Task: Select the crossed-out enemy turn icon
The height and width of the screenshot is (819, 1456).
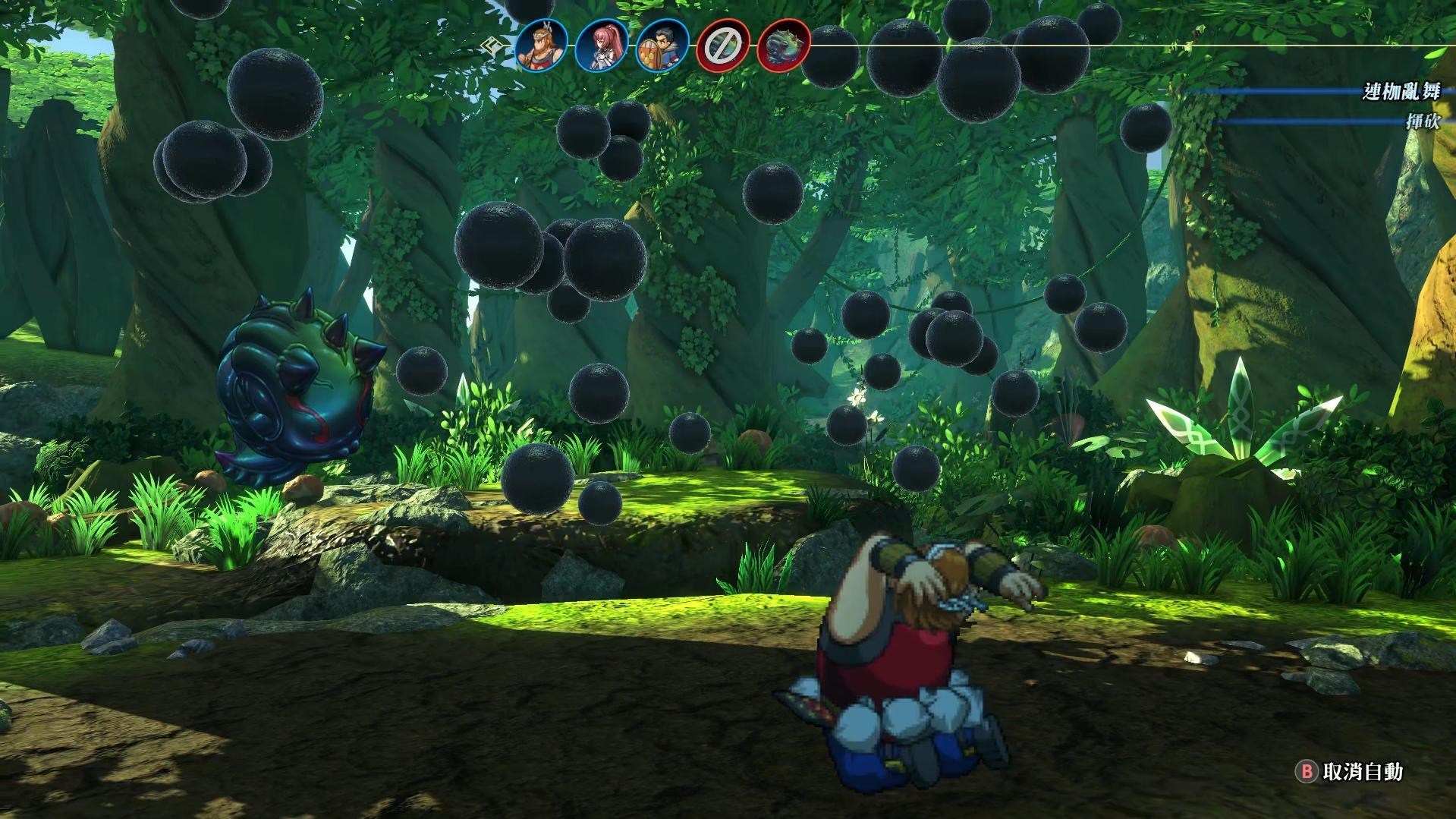Action: tap(723, 46)
